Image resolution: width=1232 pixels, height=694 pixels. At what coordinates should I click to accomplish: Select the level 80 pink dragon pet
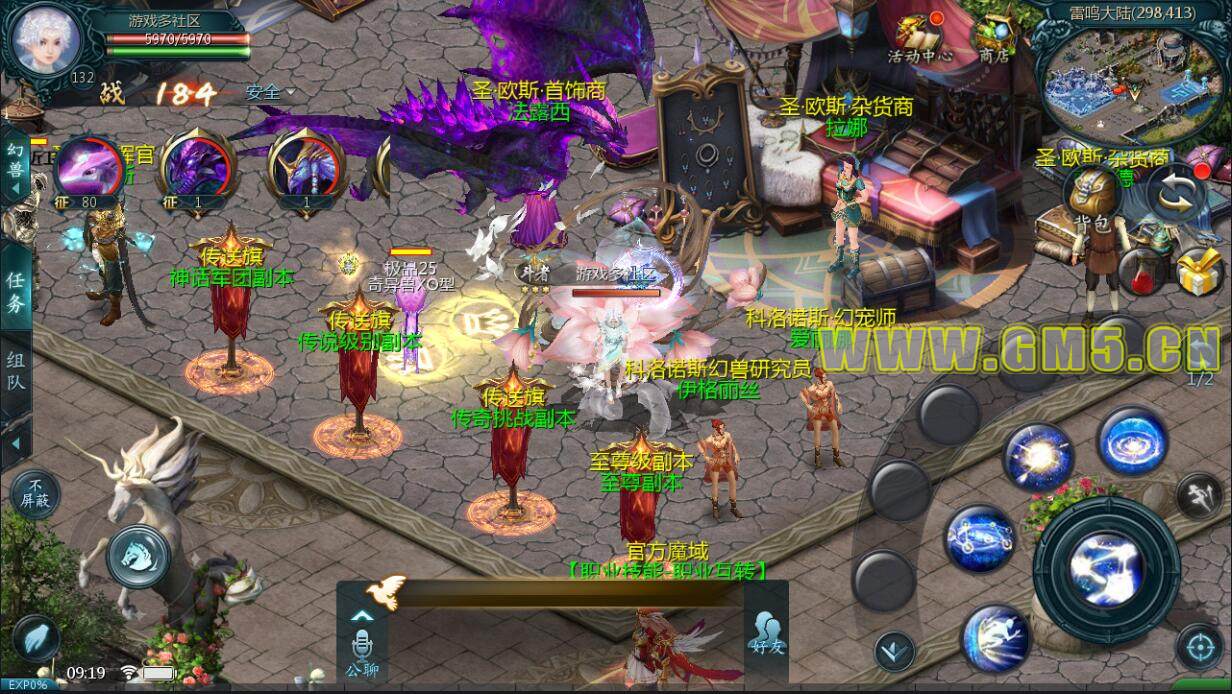(89, 170)
